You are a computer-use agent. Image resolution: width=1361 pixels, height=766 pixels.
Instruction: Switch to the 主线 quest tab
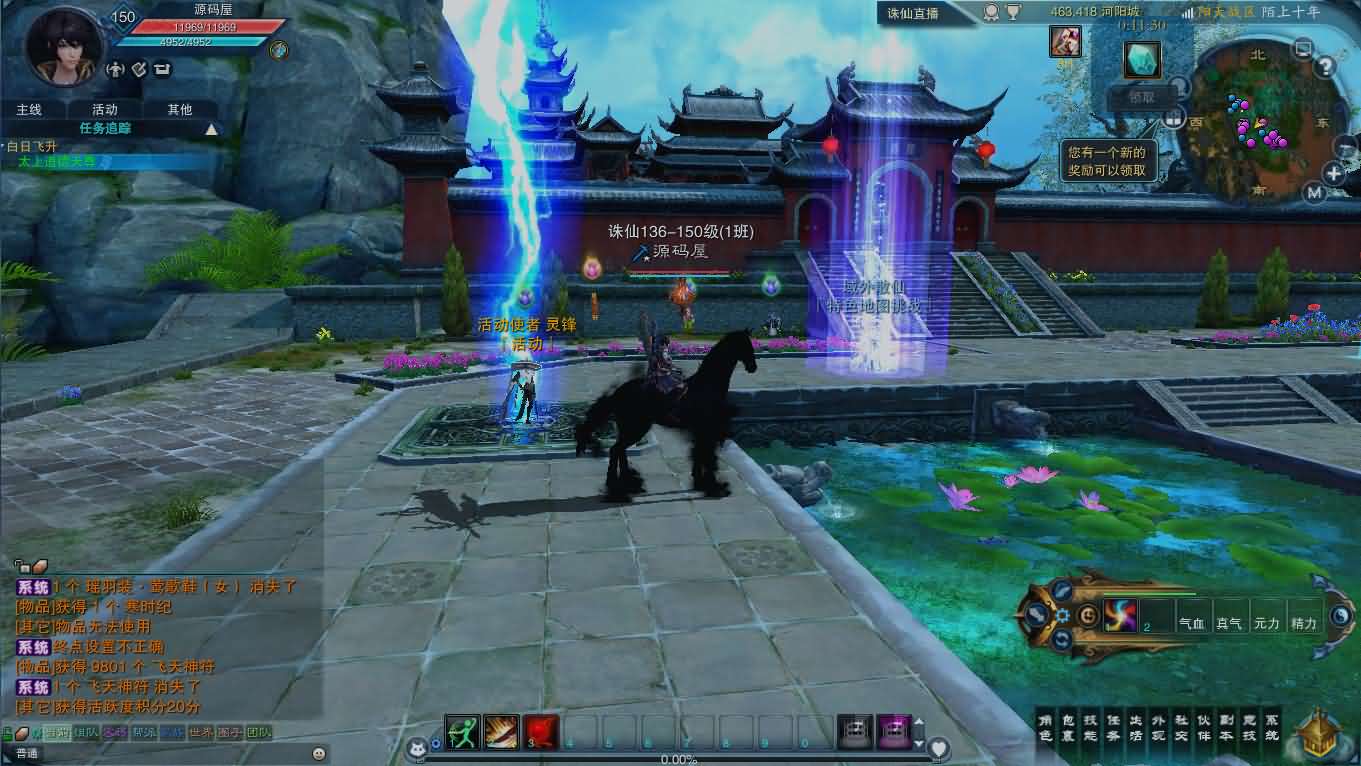point(28,109)
